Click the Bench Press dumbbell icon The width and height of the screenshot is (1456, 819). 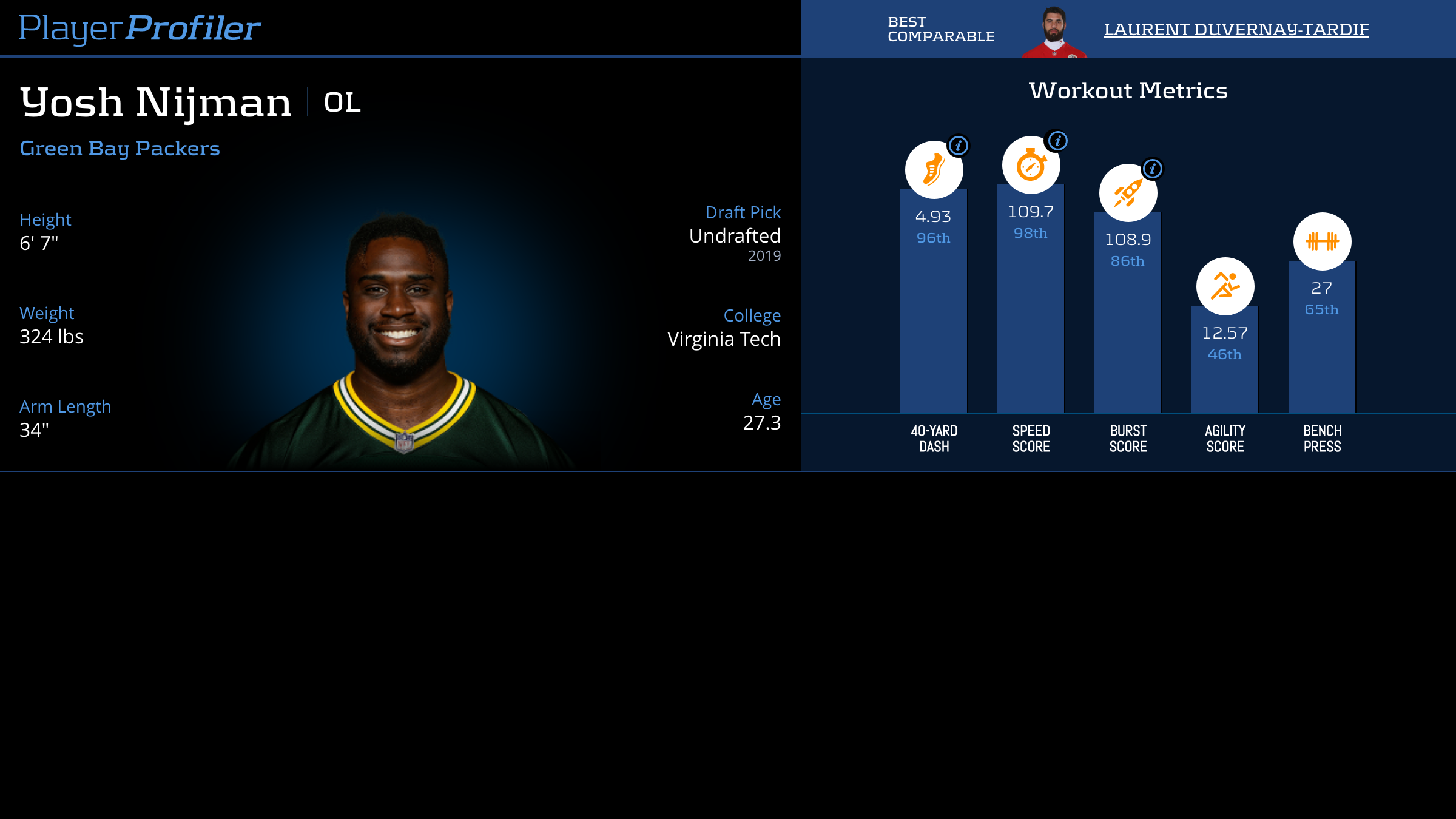[1322, 241]
